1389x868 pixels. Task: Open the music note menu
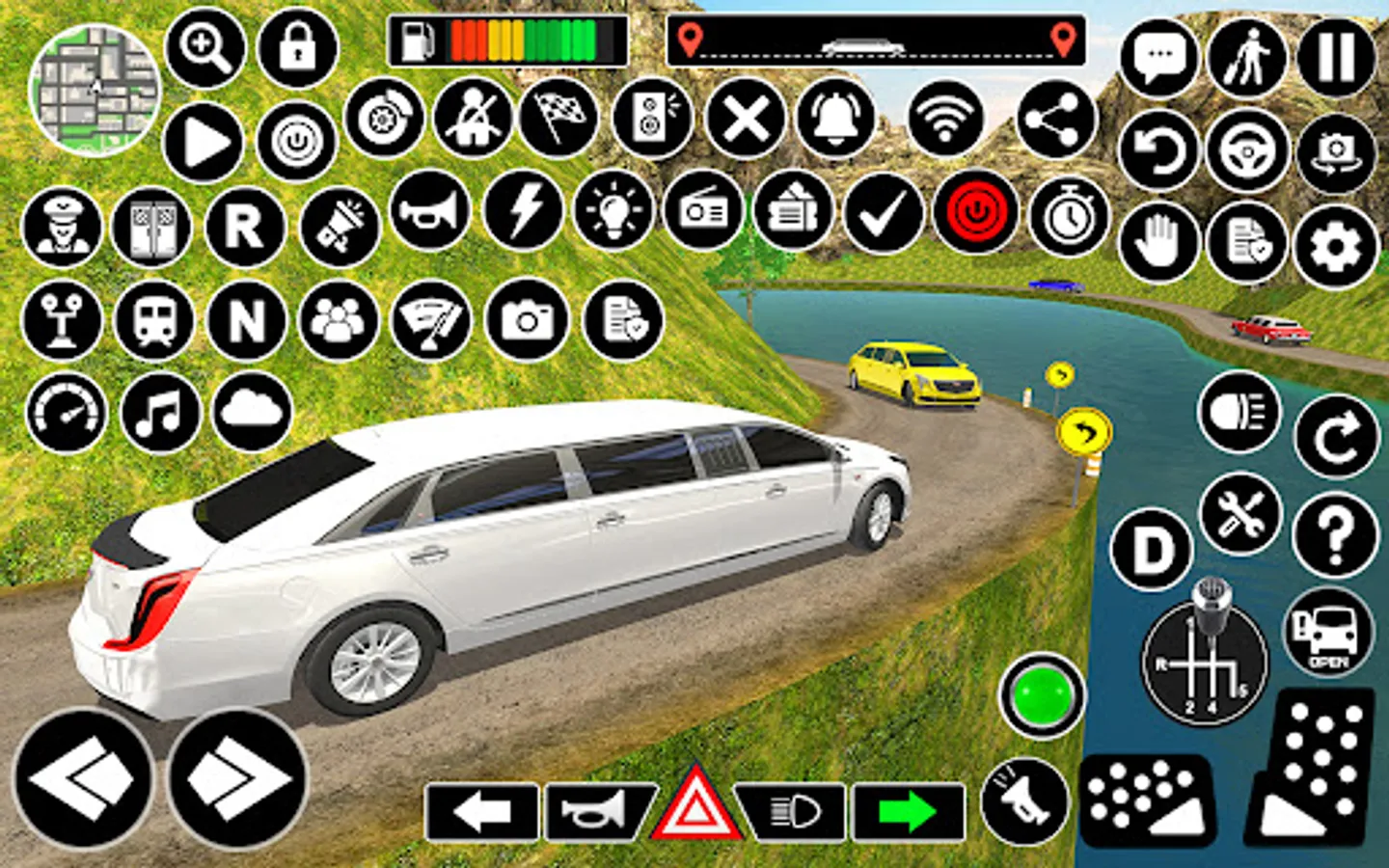[159, 413]
